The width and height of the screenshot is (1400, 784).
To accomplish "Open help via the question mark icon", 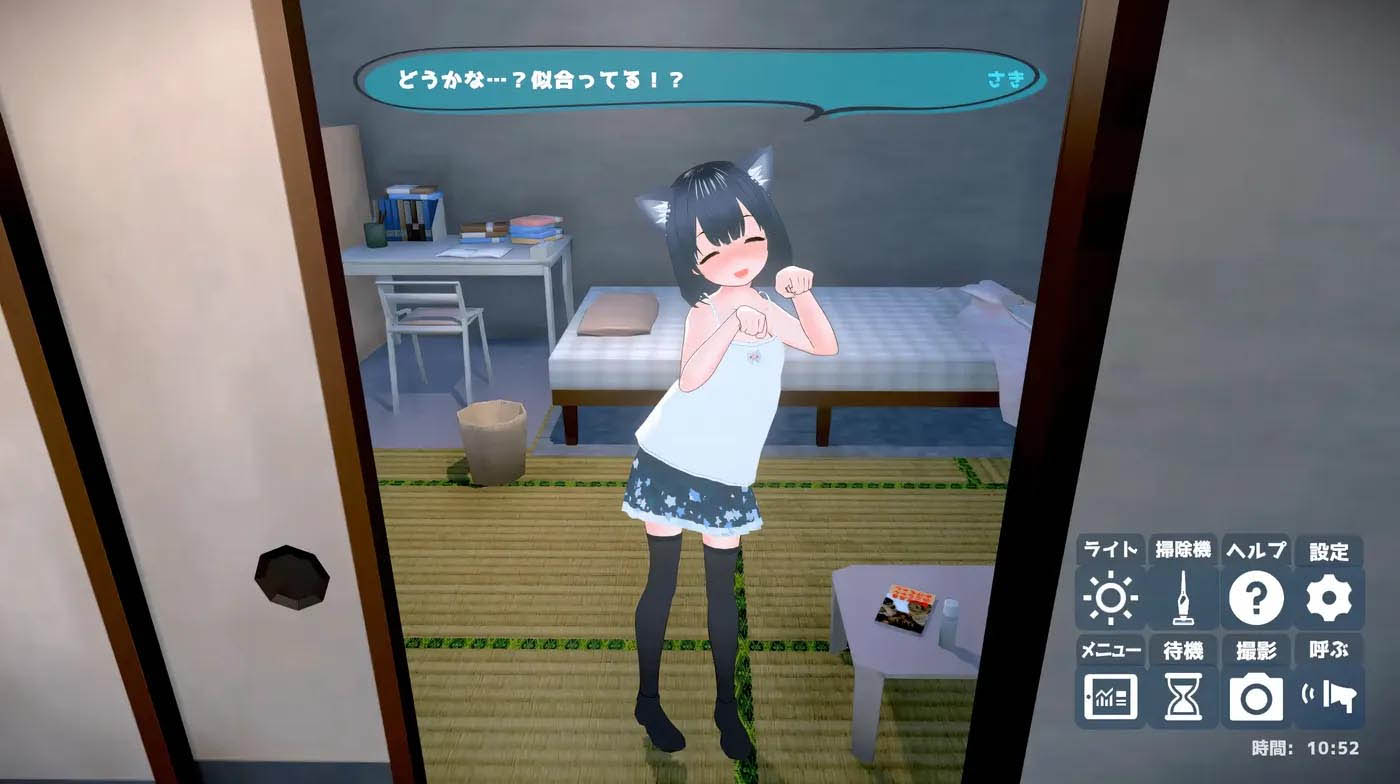I will [x=1259, y=596].
